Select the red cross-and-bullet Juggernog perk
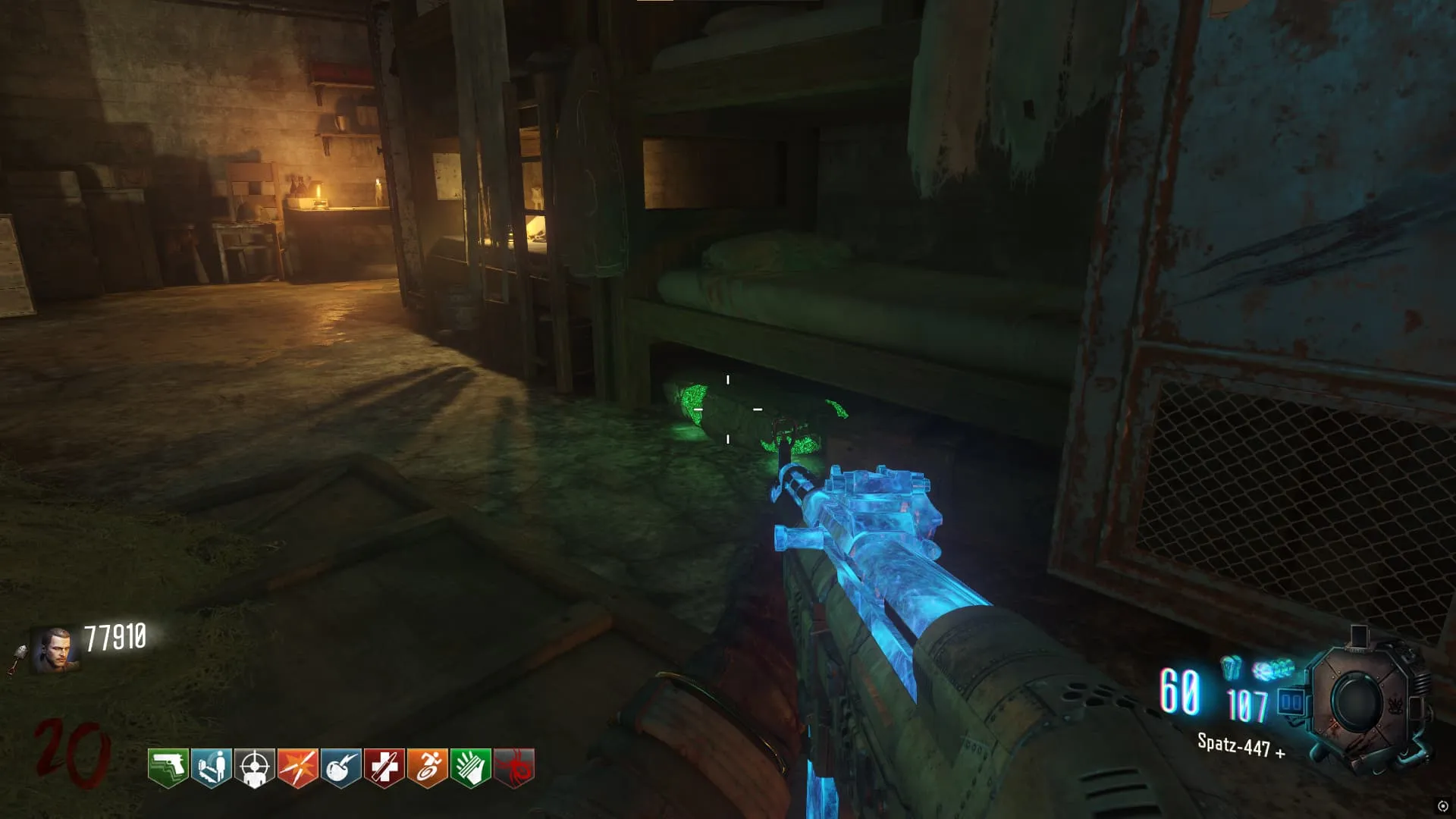The image size is (1456, 819). pyautogui.click(x=384, y=768)
